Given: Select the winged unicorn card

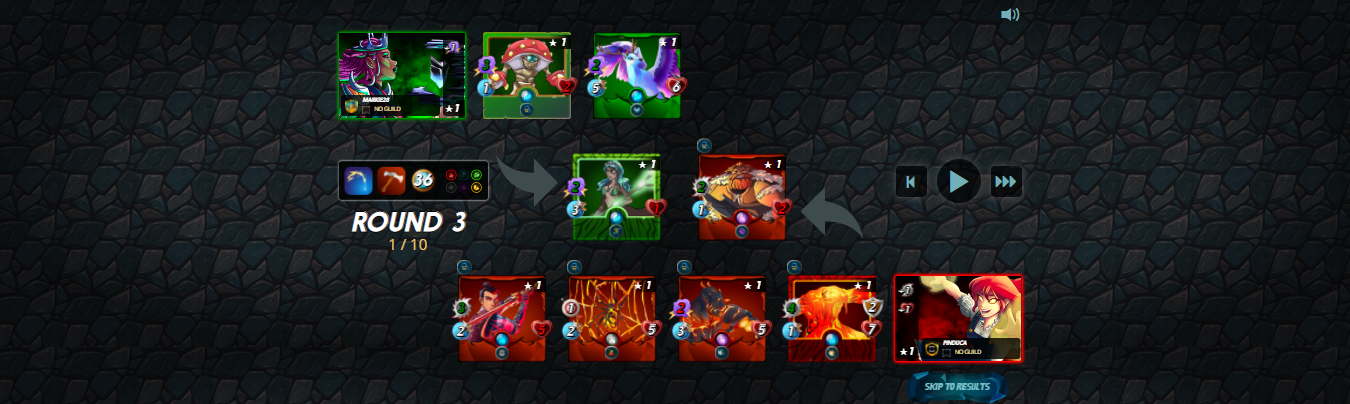Looking at the screenshot, I should point(637,76).
